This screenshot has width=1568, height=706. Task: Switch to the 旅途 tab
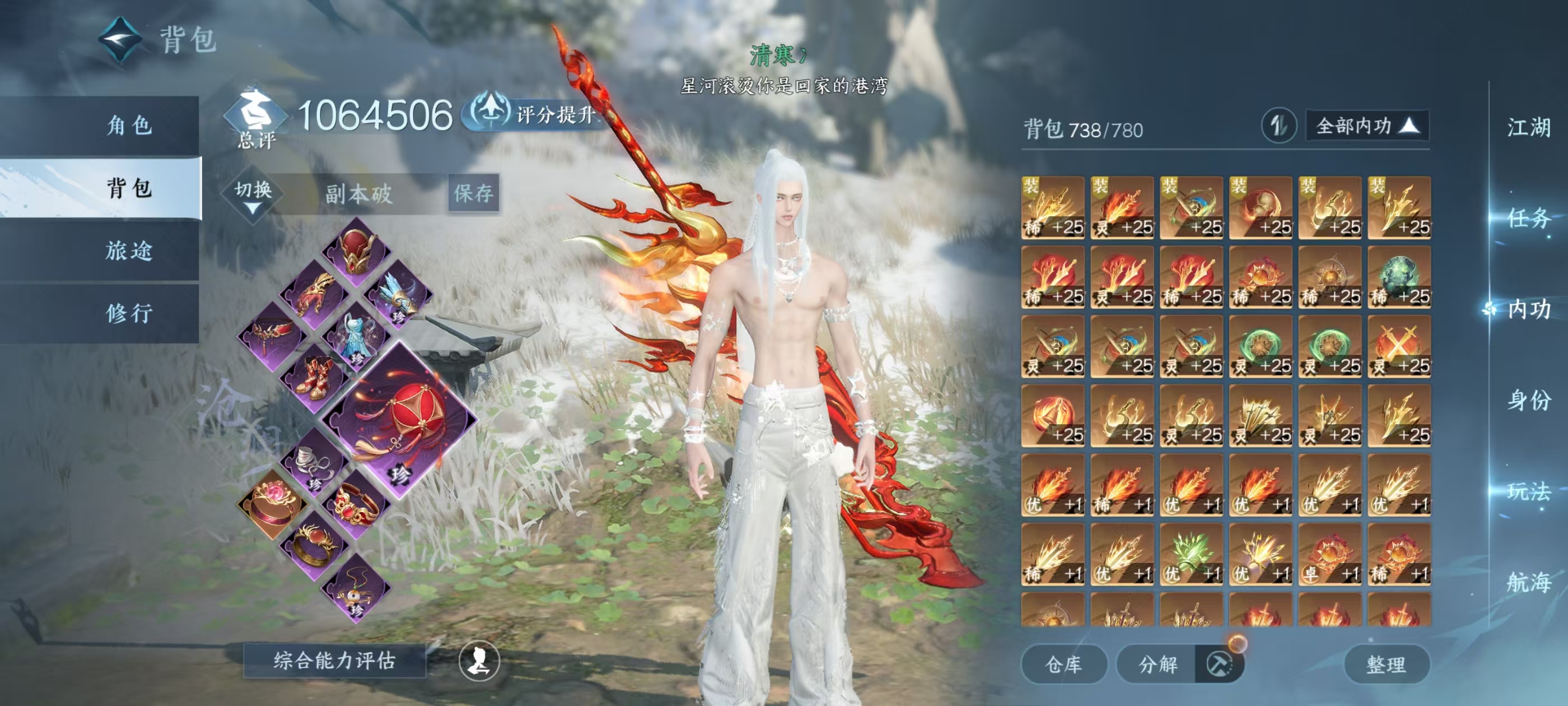tap(128, 250)
